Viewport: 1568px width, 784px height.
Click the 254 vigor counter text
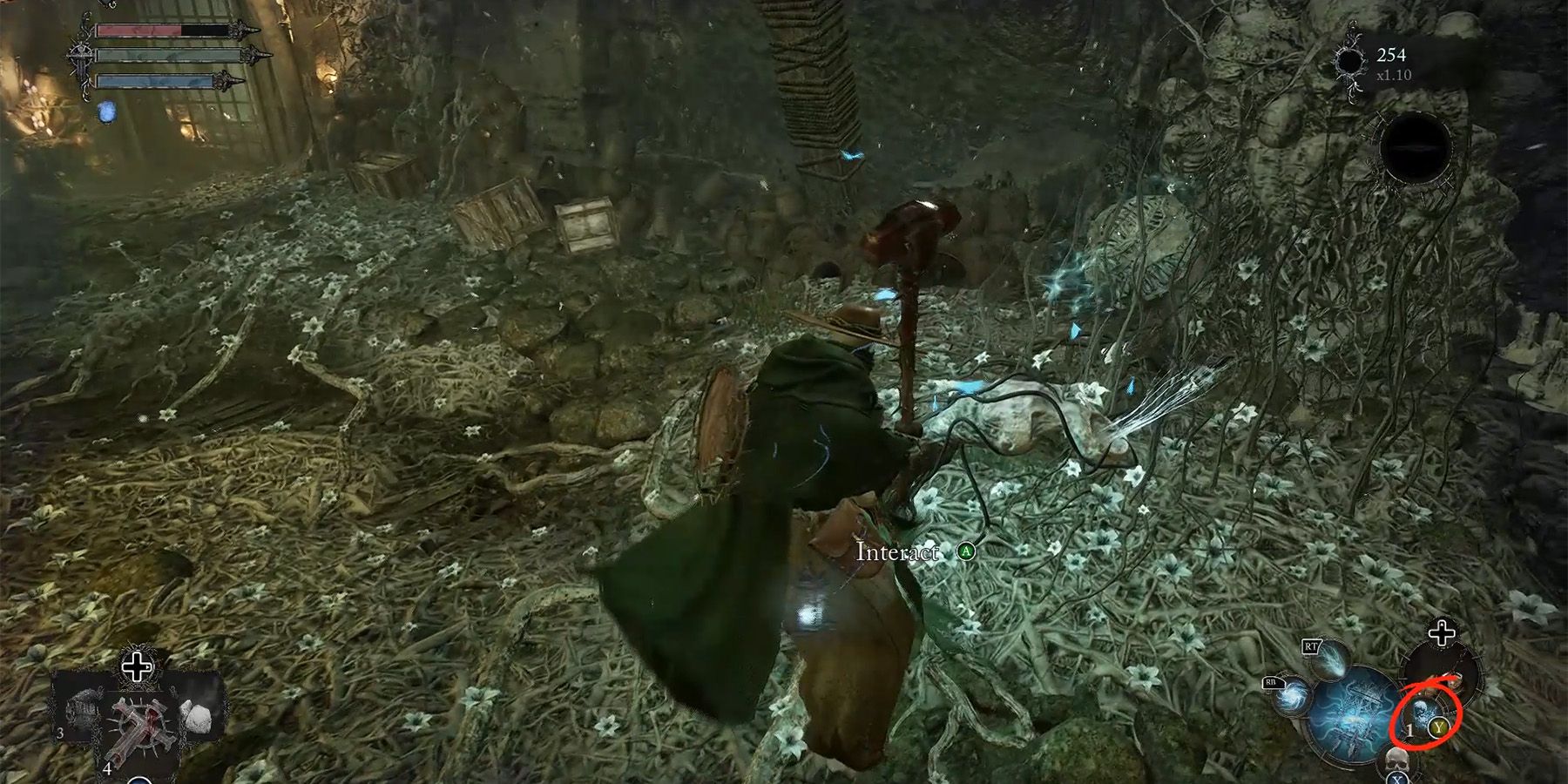point(1392,55)
